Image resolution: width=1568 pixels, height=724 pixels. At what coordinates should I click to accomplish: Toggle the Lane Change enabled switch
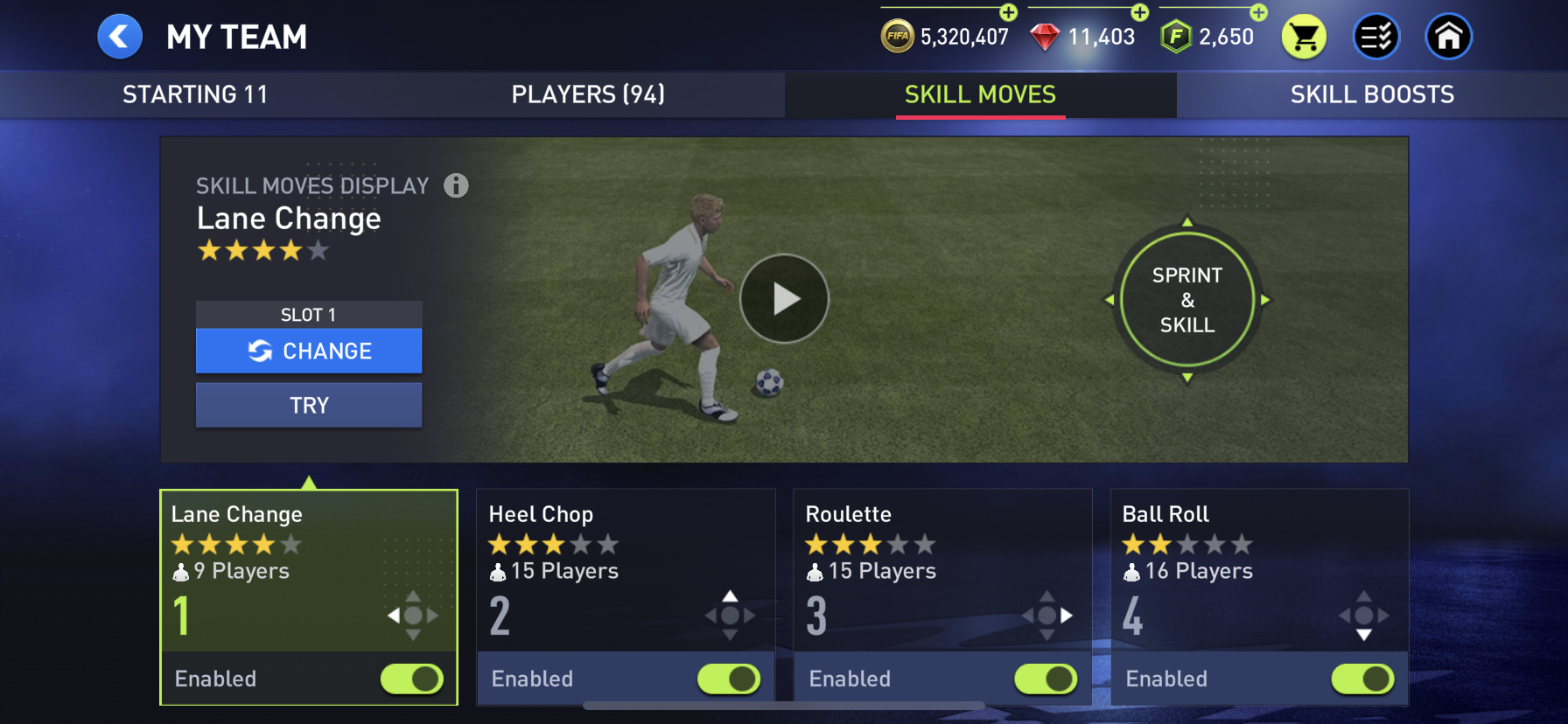coord(412,679)
